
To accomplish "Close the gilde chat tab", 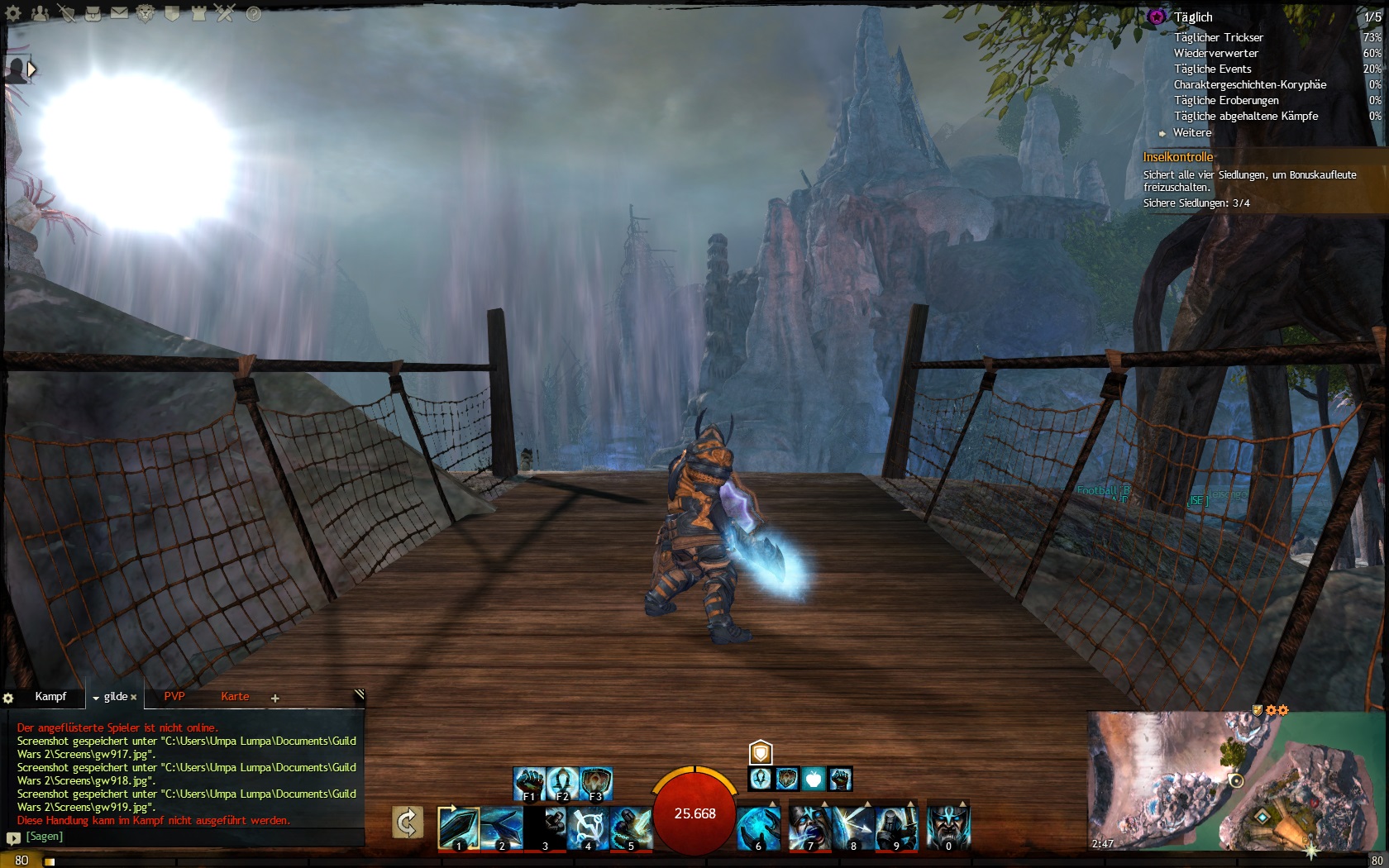I will tap(134, 698).
